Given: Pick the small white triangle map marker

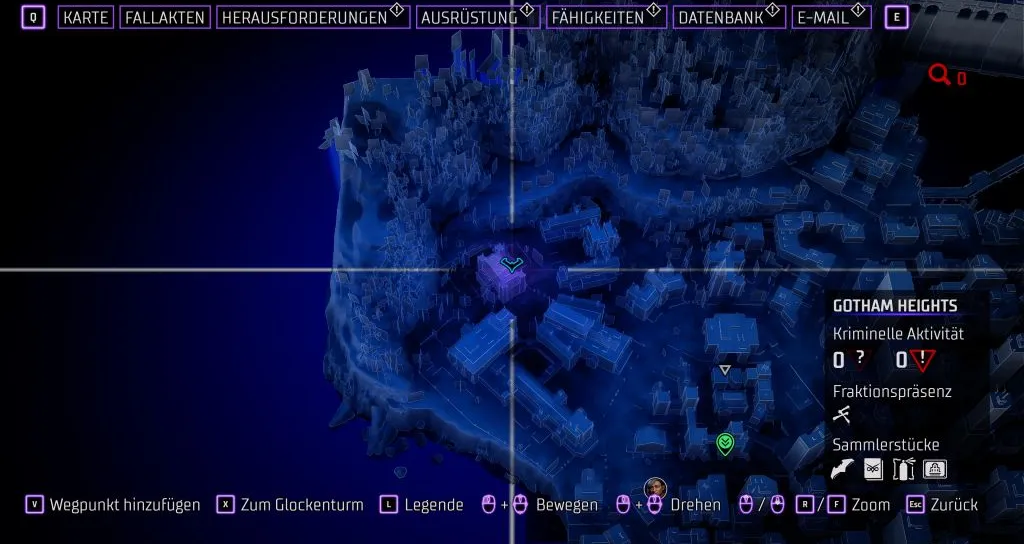Looking at the screenshot, I should (725, 370).
